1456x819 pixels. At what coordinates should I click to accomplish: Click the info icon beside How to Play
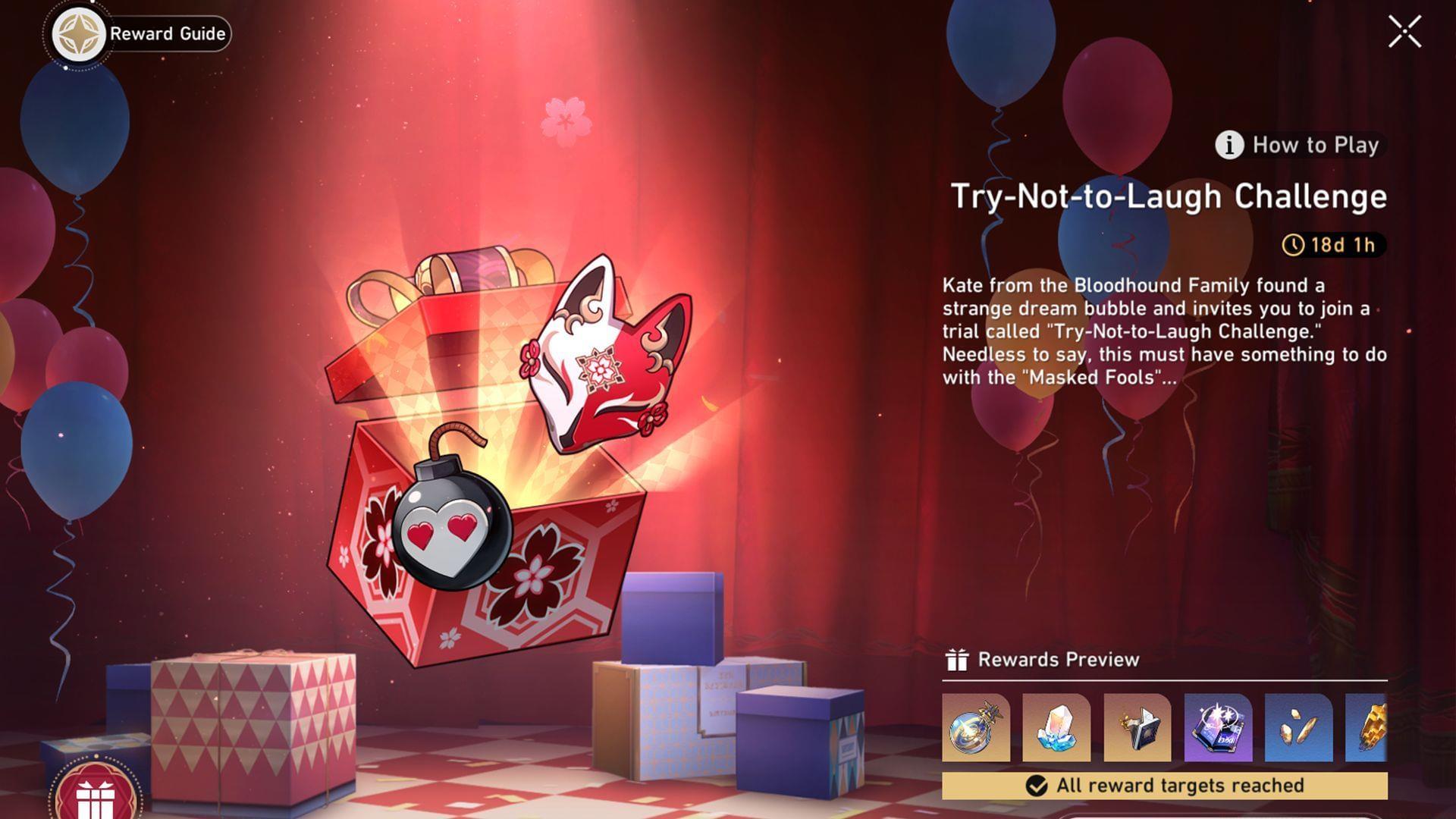(1228, 146)
